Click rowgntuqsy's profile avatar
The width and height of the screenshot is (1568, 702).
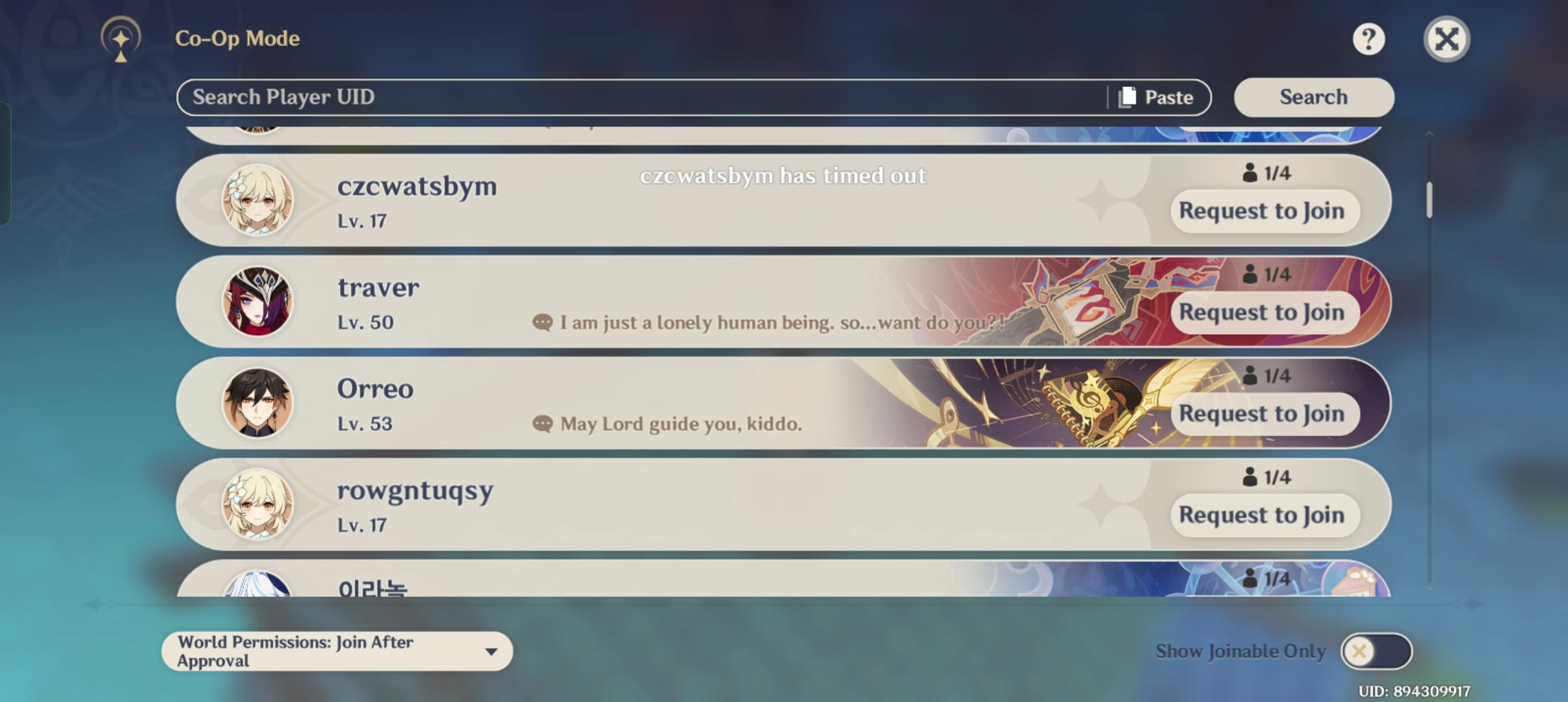258,505
